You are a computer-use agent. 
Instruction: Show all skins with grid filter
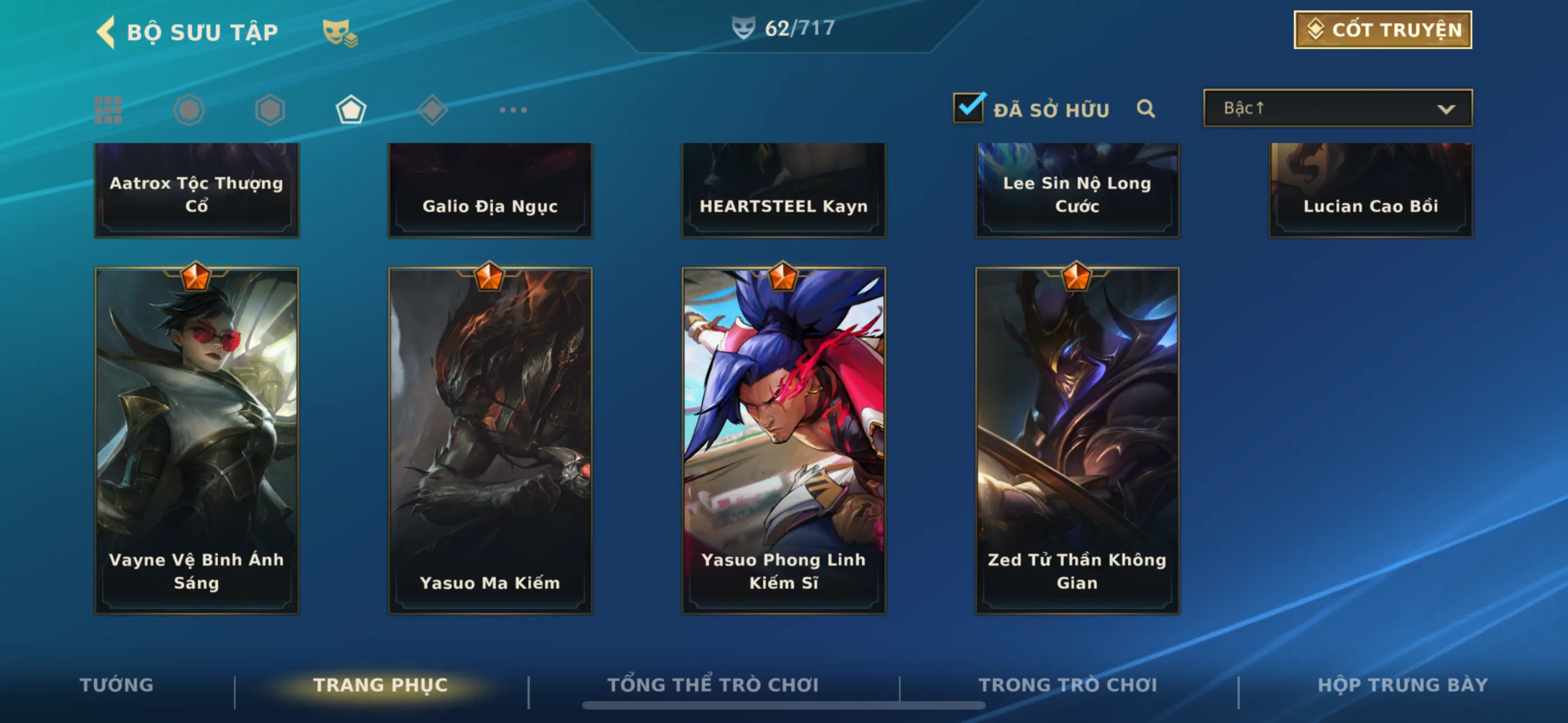[108, 110]
